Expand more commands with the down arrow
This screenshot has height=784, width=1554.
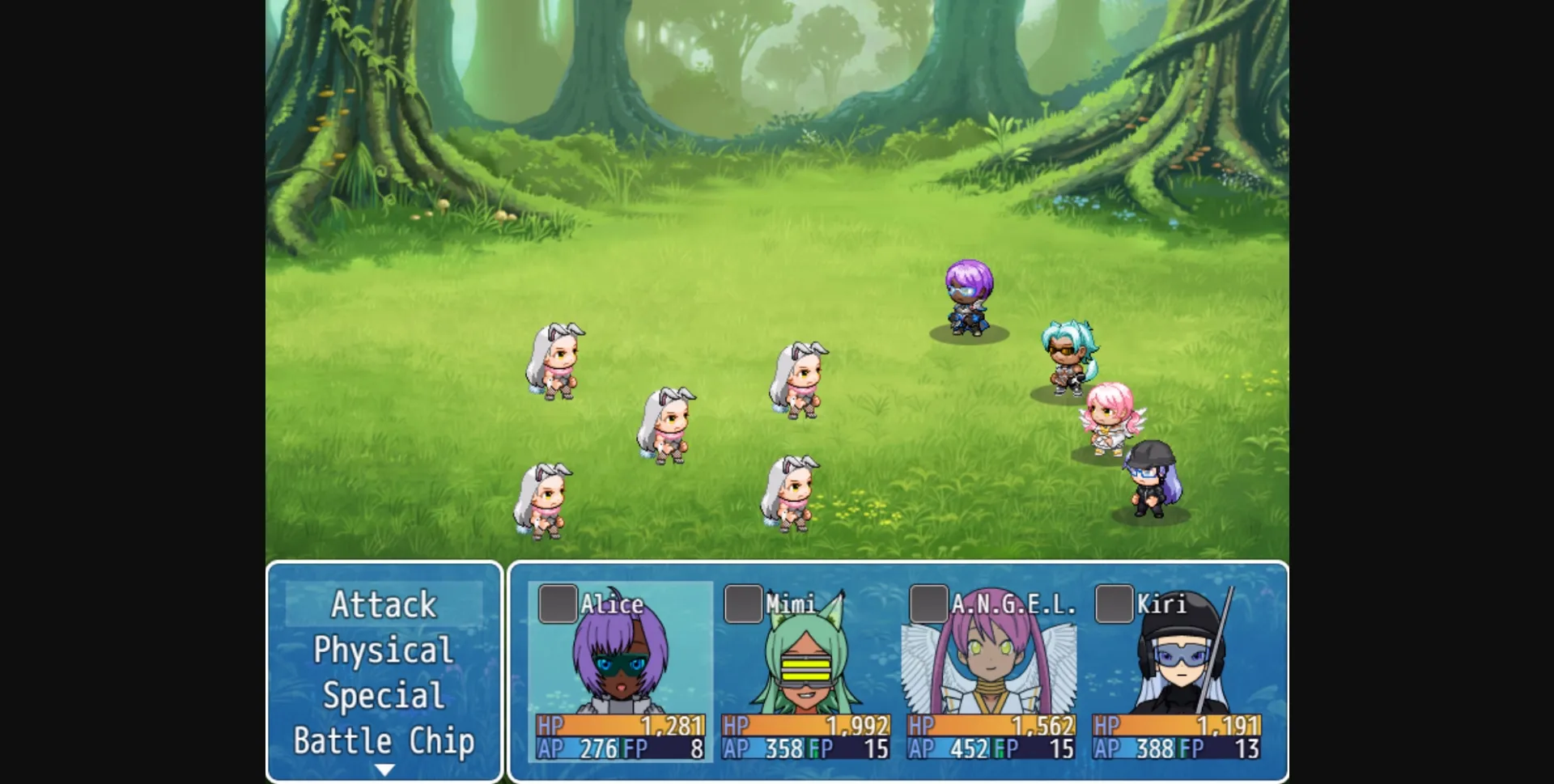coord(384,767)
